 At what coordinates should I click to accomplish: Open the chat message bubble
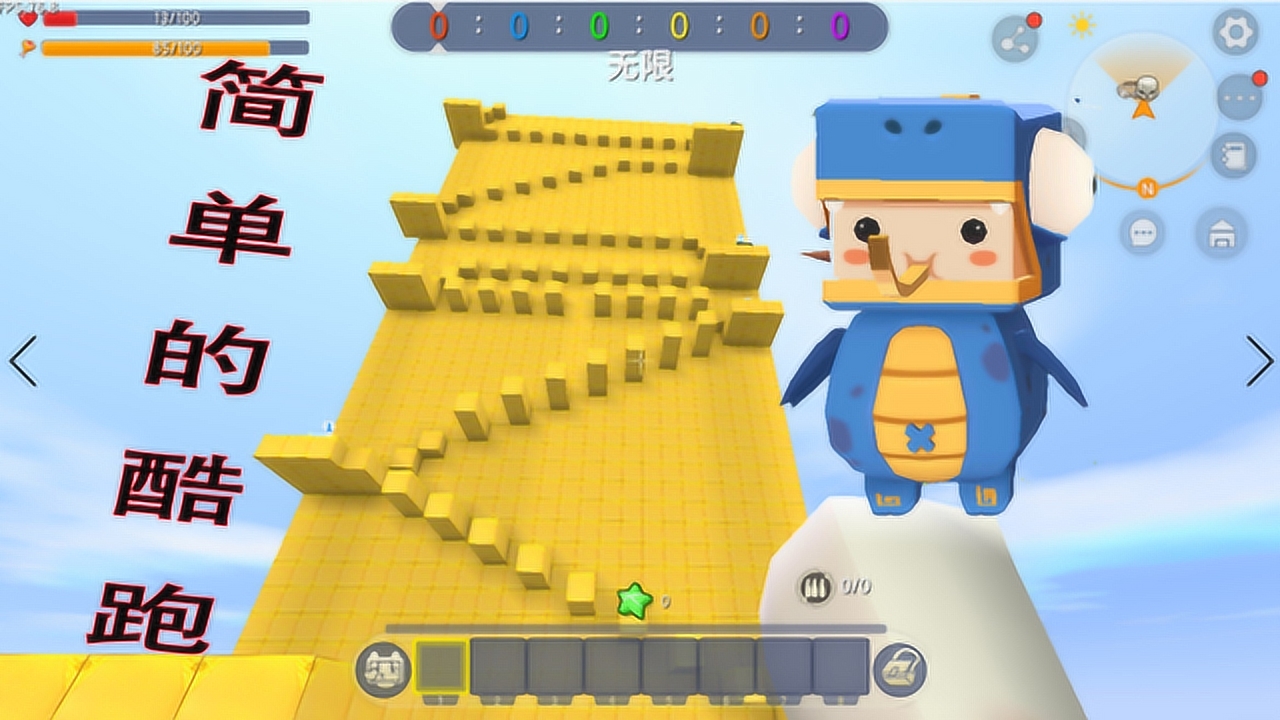pos(1142,232)
